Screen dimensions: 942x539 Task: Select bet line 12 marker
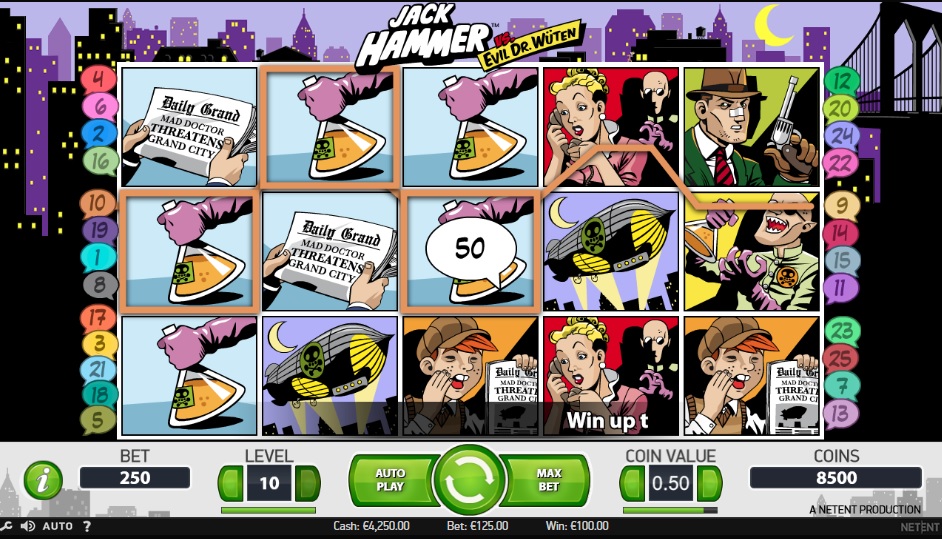842,80
